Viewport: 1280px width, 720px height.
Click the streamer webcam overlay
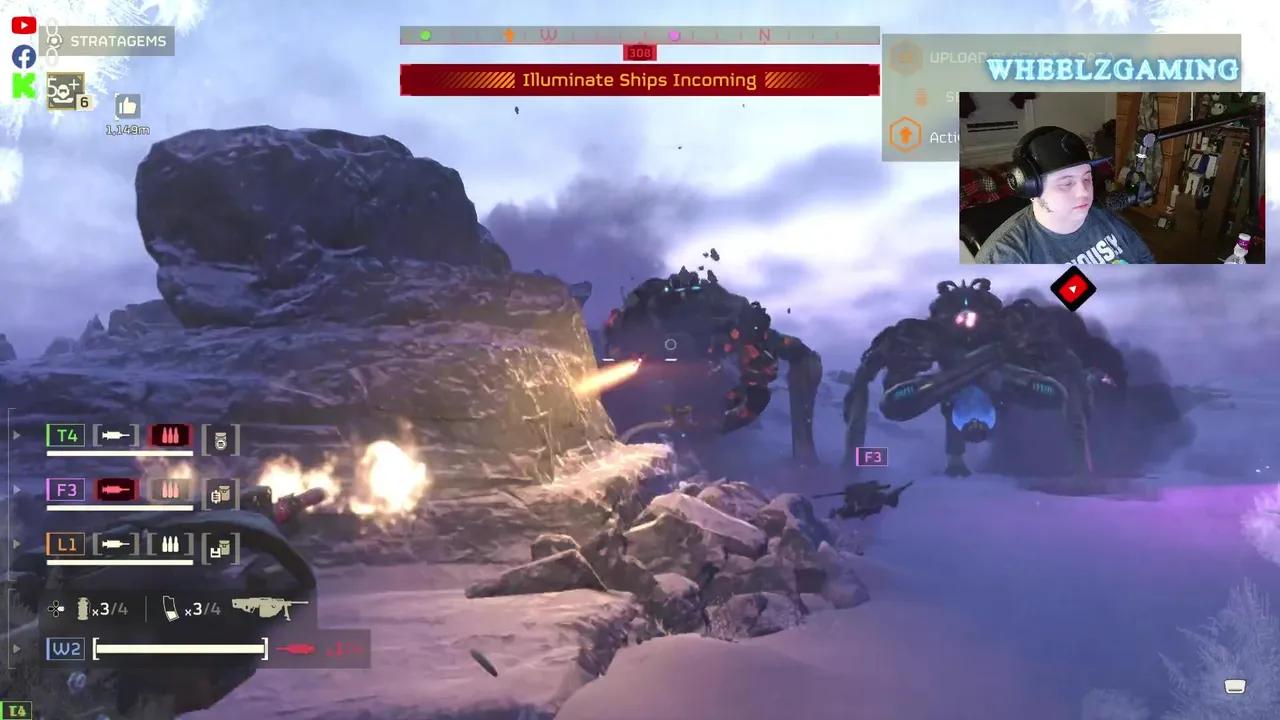click(1111, 178)
